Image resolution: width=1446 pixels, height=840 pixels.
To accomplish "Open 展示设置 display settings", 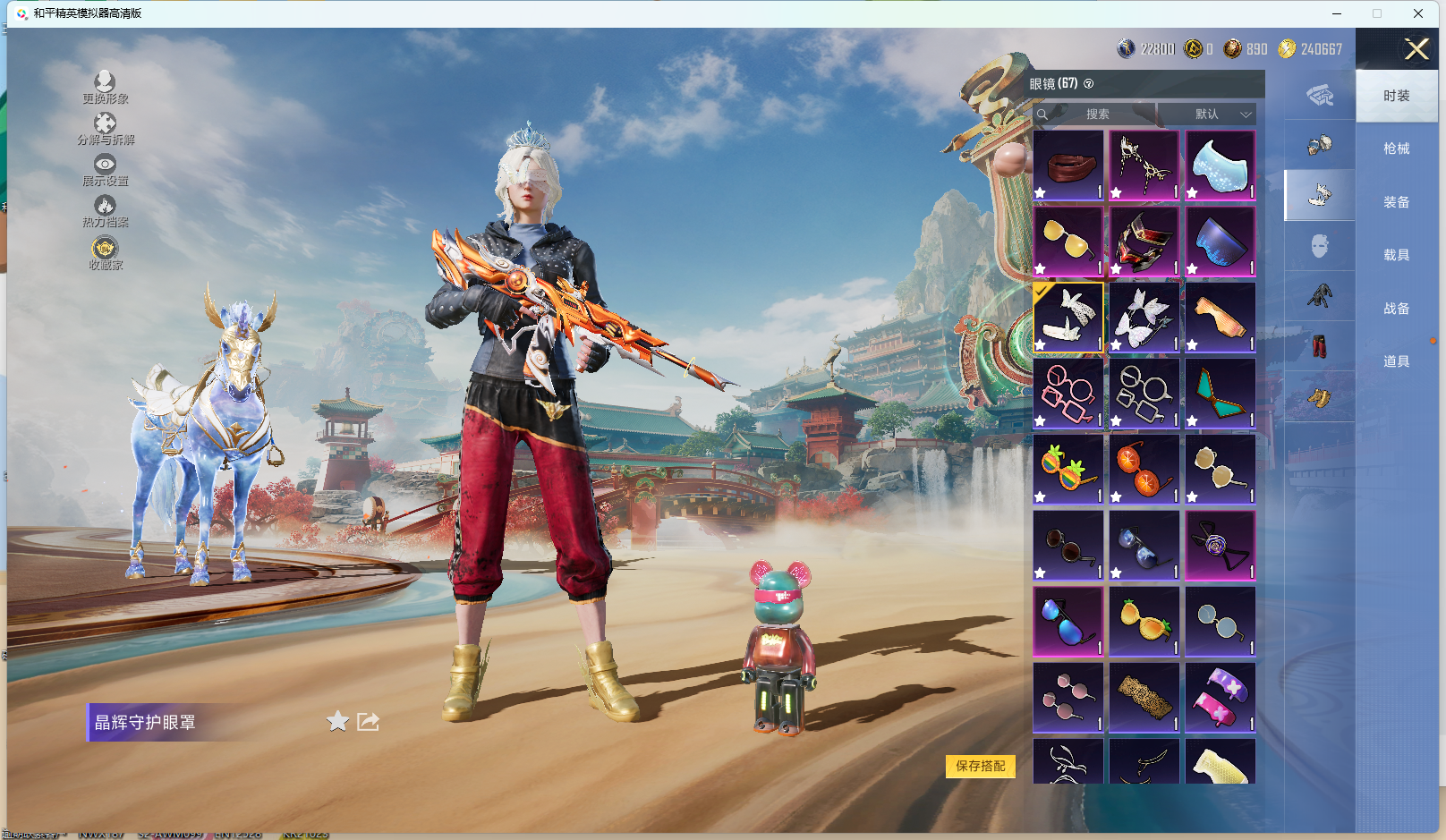I will coord(105,169).
